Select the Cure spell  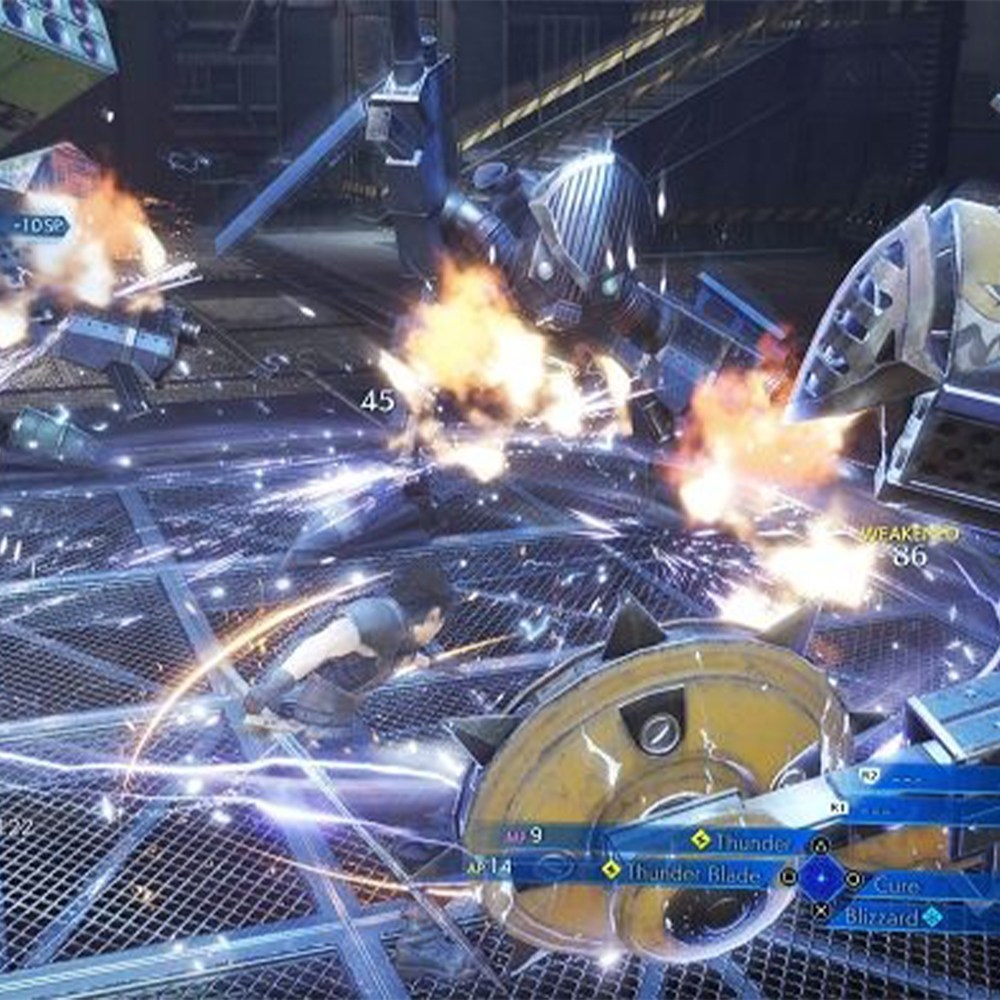(895, 884)
